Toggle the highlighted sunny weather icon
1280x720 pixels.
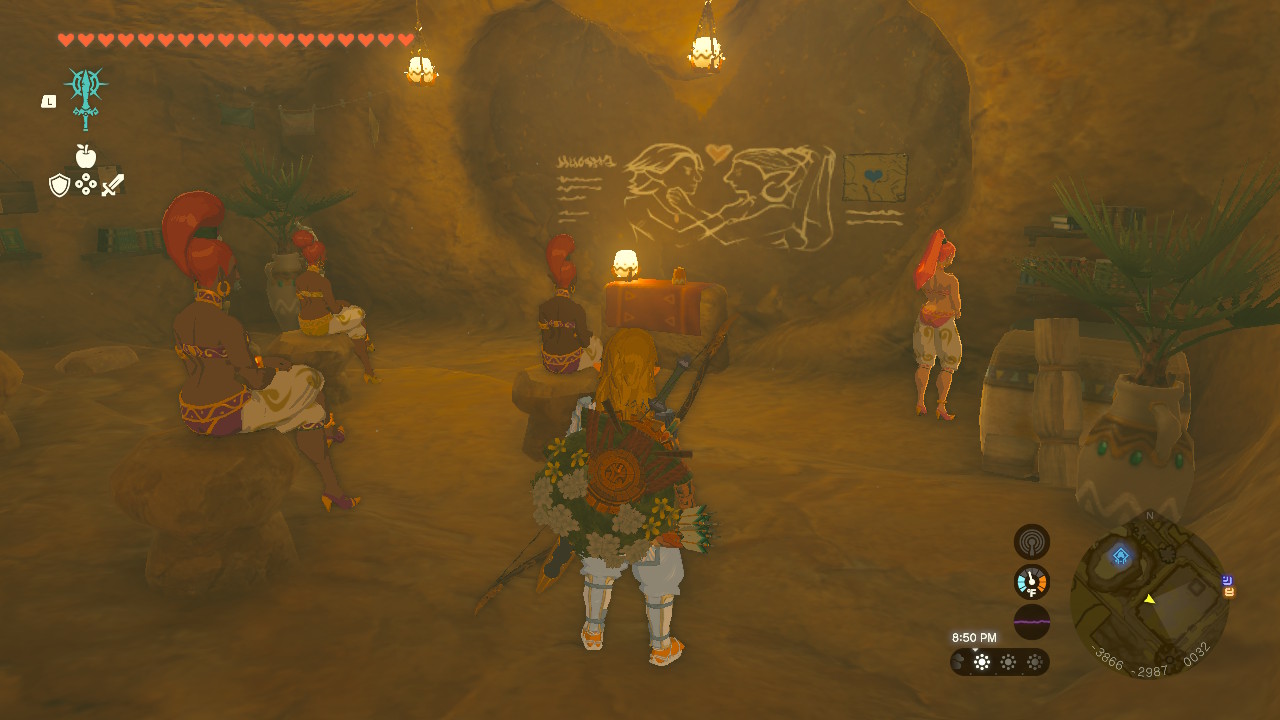[981, 660]
